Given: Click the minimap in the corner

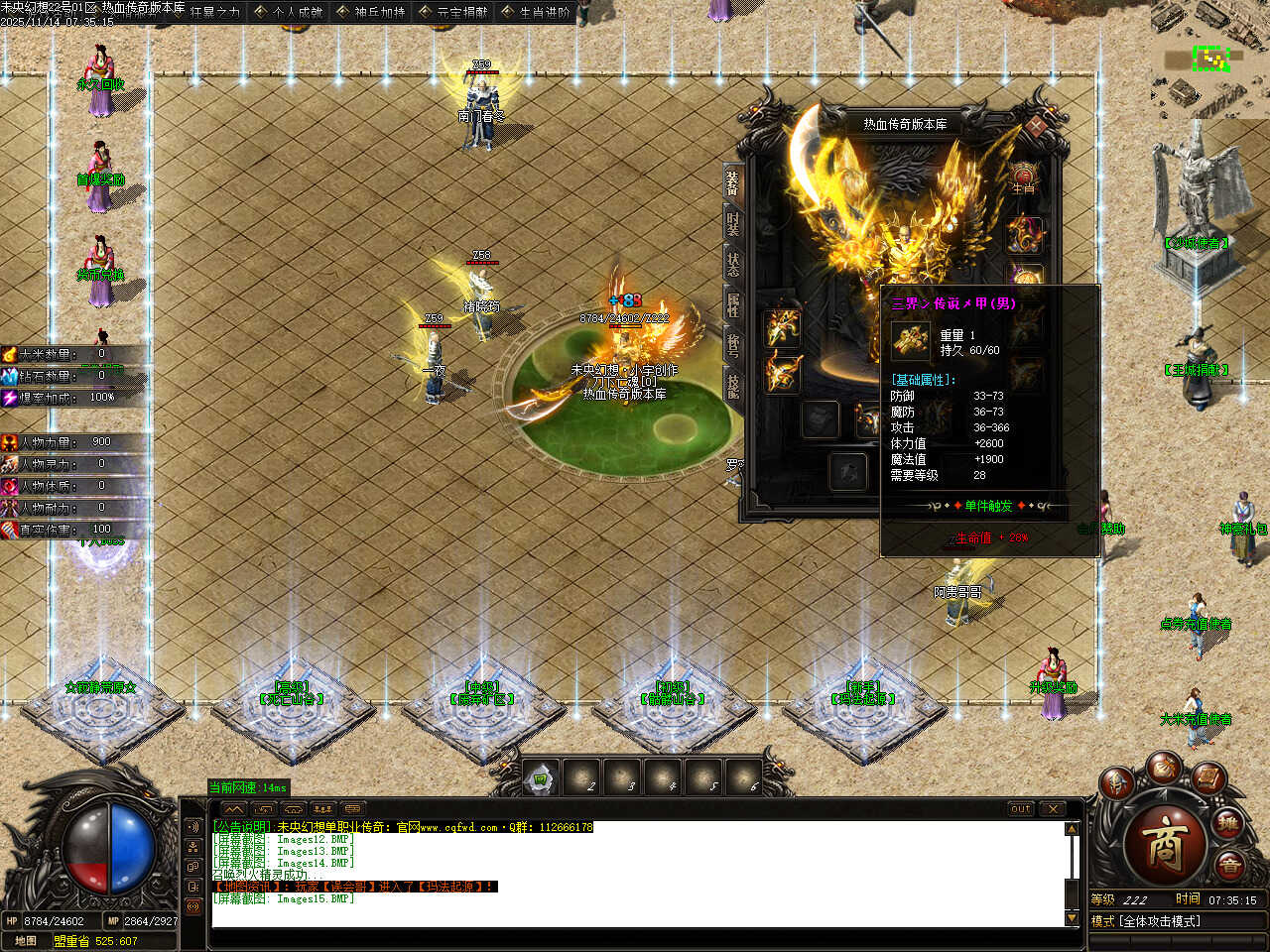Looking at the screenshot, I should (x=1209, y=59).
